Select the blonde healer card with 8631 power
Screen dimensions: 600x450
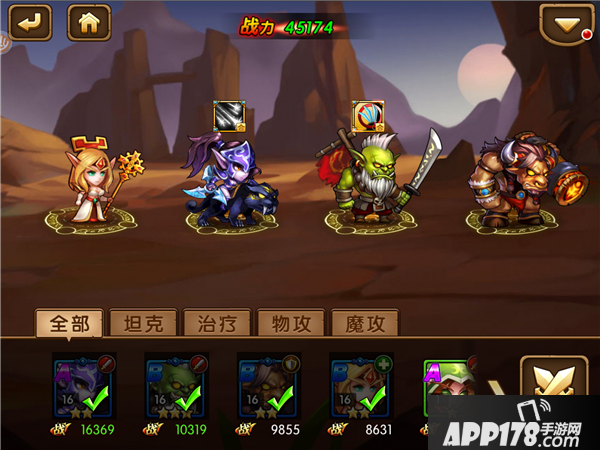(x=361, y=387)
